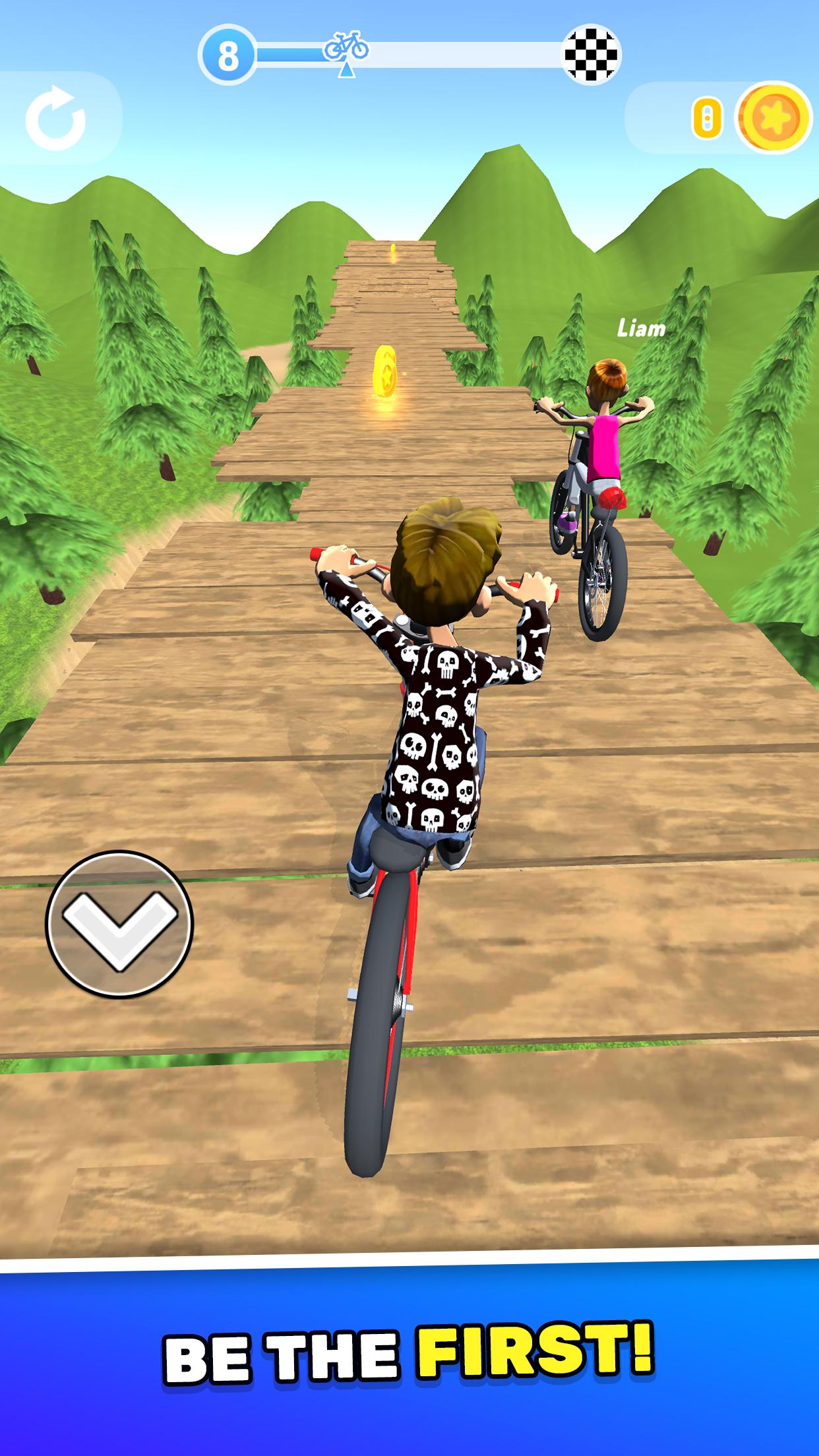The height and width of the screenshot is (1456, 819).
Task: Tap the down-chevron control button
Action: 119,923
